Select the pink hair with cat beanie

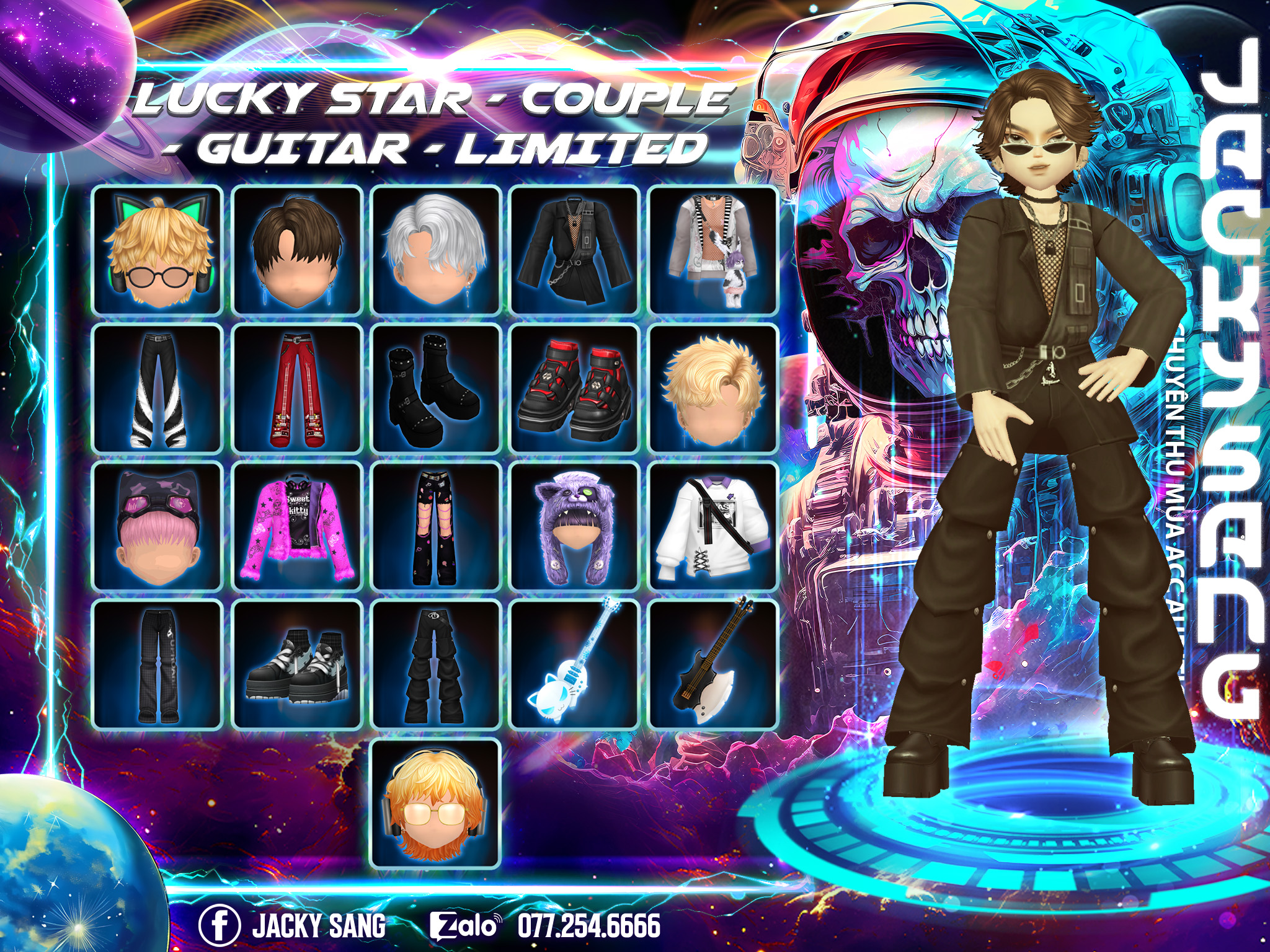[x=158, y=527]
